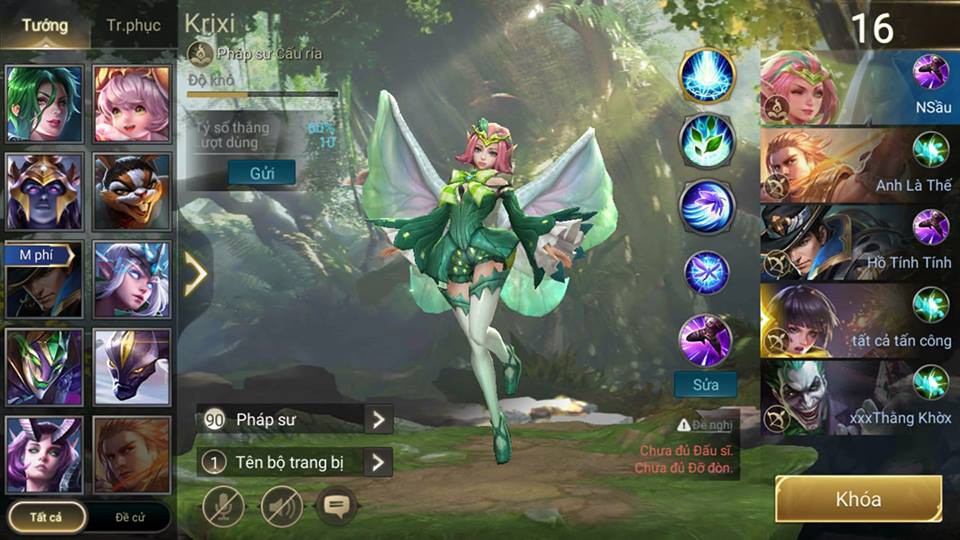The image size is (960, 540).
Task: View the green leaf skill icon
Action: [x=707, y=141]
